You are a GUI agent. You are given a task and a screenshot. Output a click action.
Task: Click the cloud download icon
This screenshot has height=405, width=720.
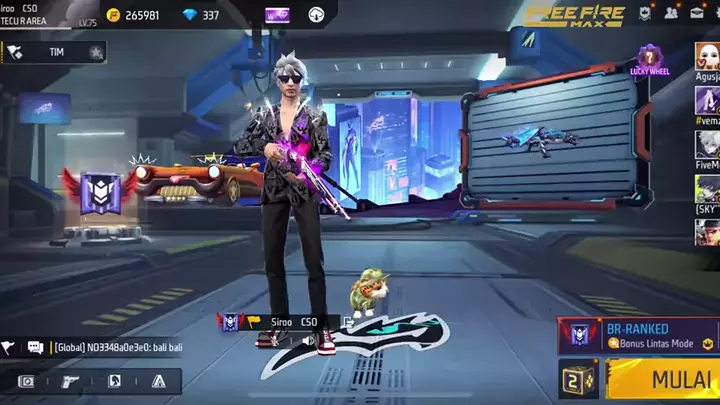[x=316, y=15]
